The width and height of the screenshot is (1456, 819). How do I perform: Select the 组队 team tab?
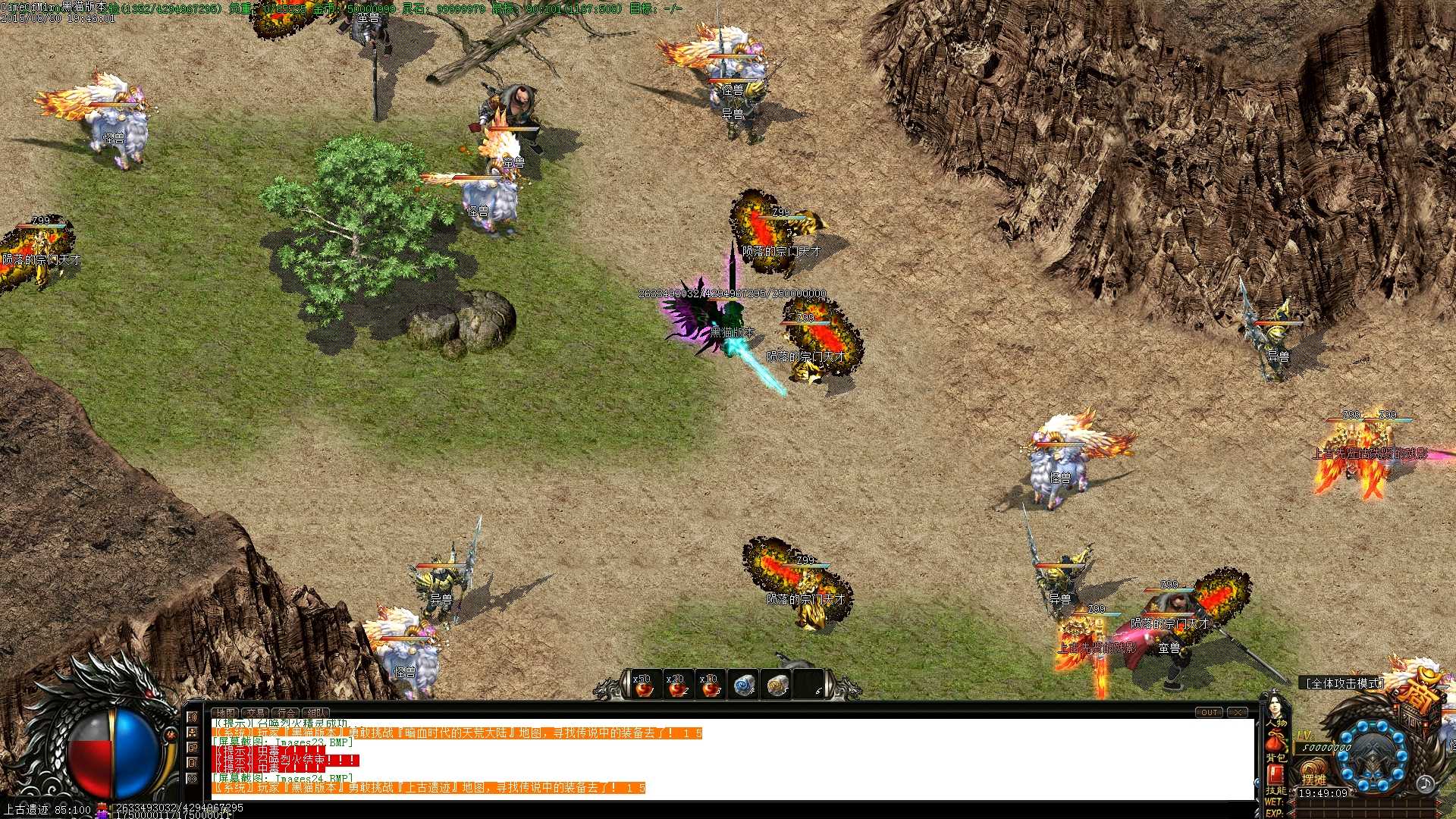pyautogui.click(x=315, y=713)
